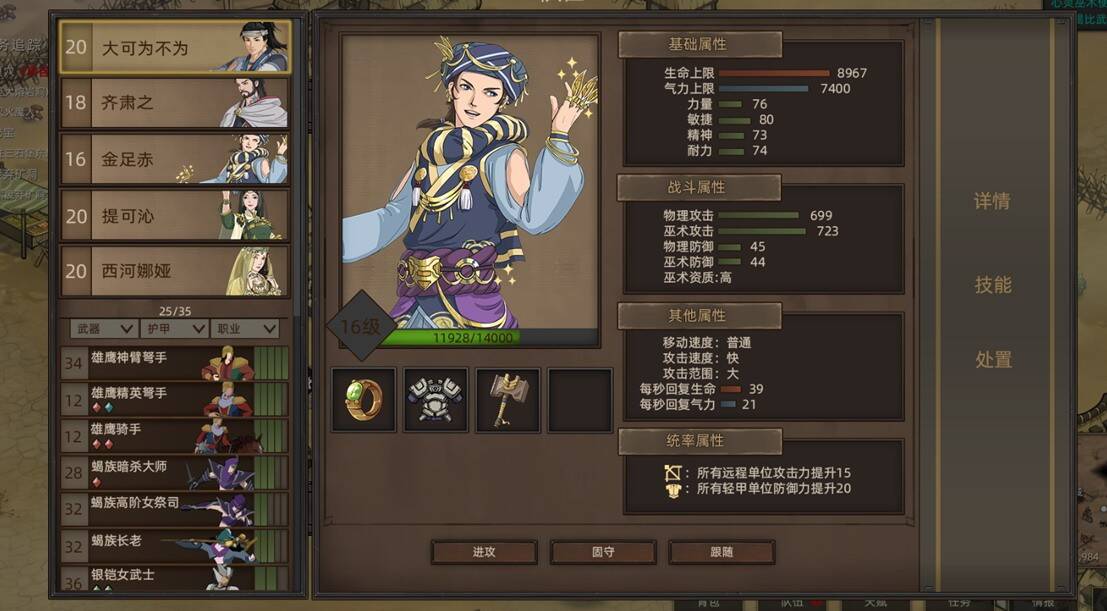The image size is (1107, 611).
Task: Pick hero 西河娜娅 from the roster
Action: click(175, 271)
